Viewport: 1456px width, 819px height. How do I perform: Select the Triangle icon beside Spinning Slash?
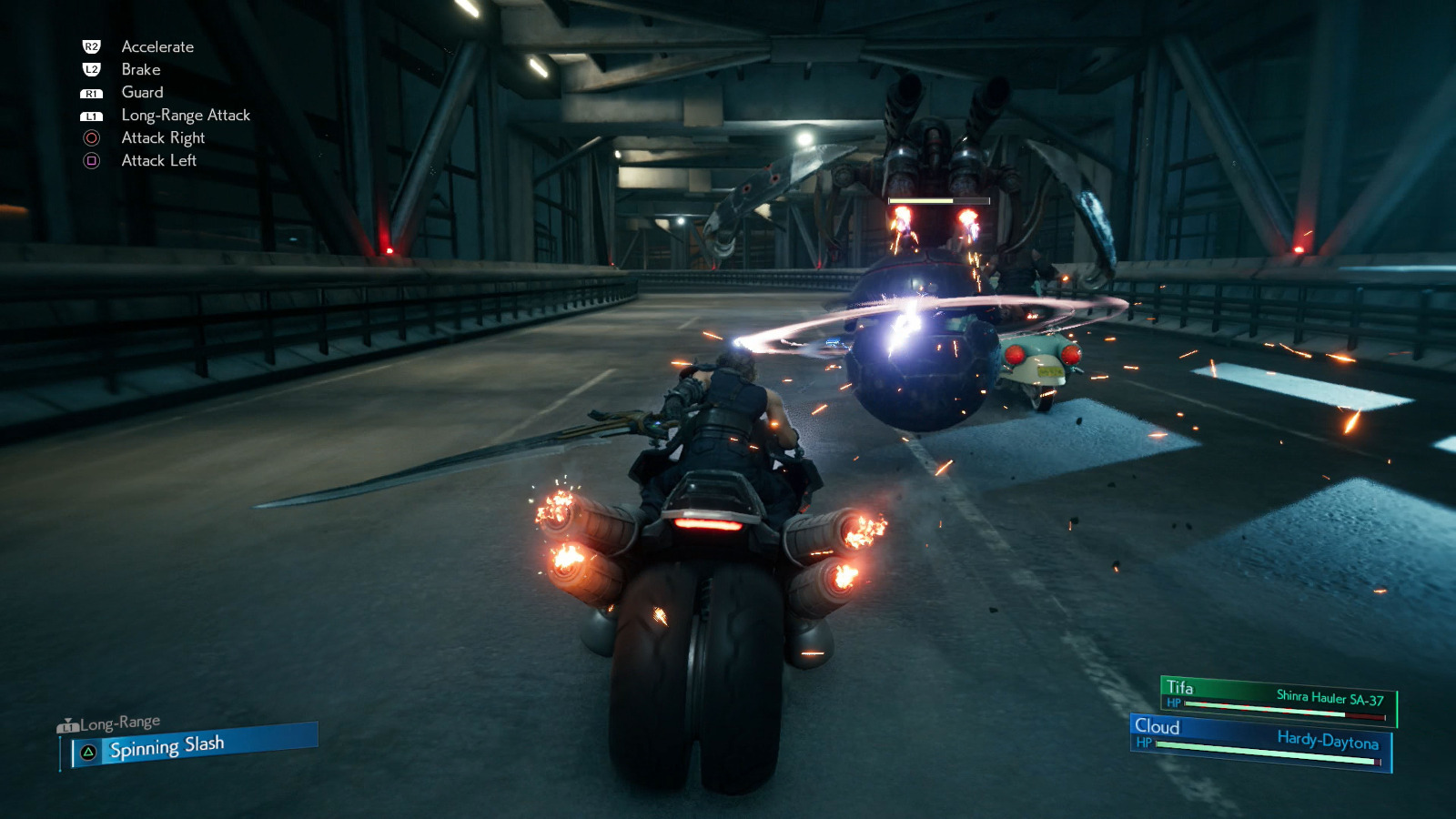pyautogui.click(x=87, y=753)
